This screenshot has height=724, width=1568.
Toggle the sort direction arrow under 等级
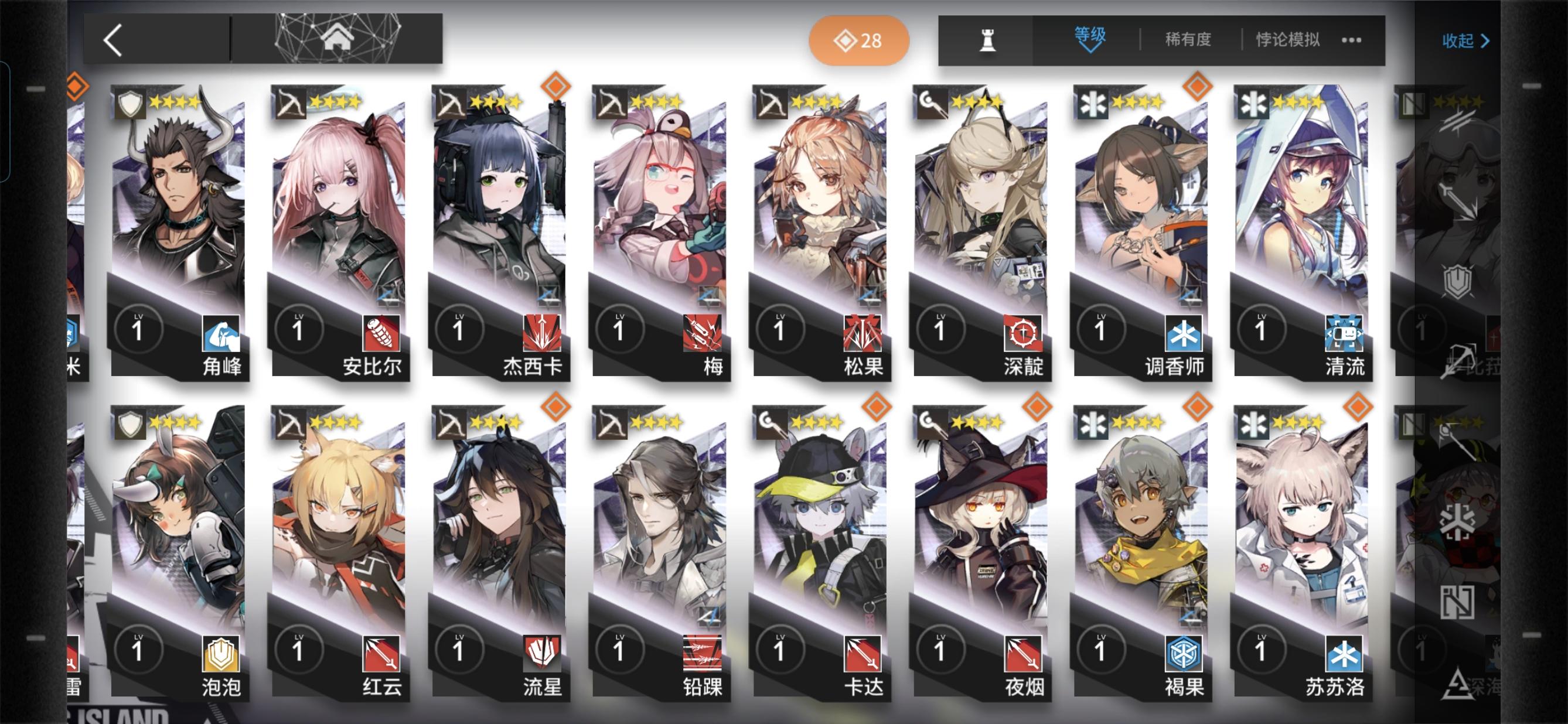(1090, 51)
